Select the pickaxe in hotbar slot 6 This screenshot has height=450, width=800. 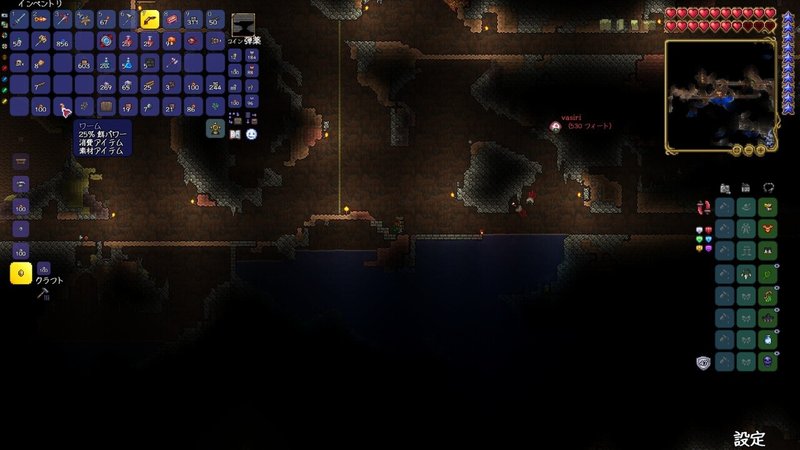pos(128,20)
